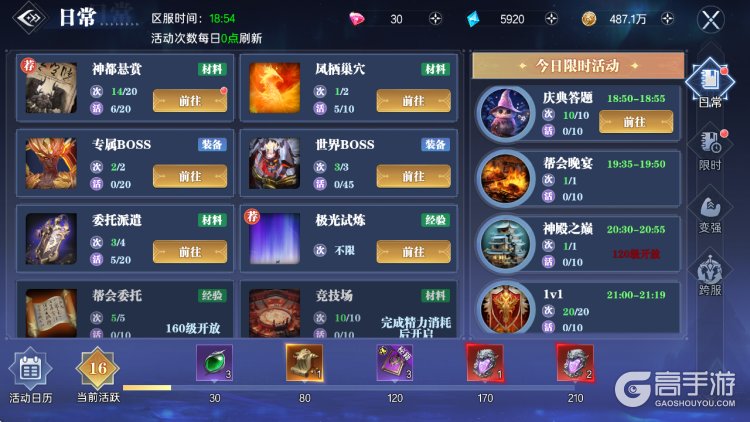
Task: Go to 极光试炼 activity
Action: [413, 252]
